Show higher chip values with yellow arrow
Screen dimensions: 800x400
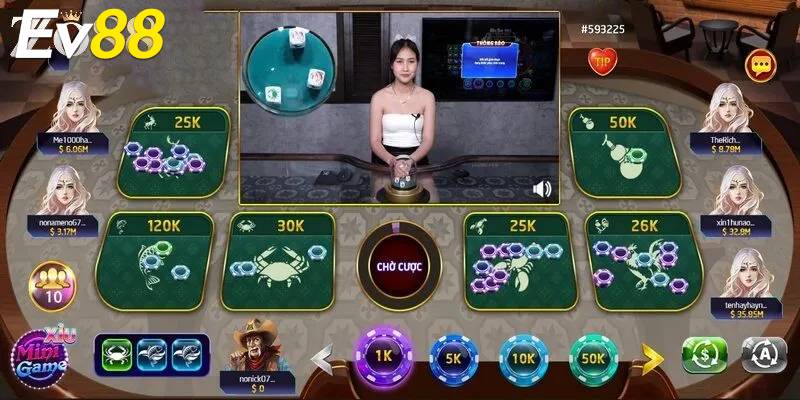point(653,356)
